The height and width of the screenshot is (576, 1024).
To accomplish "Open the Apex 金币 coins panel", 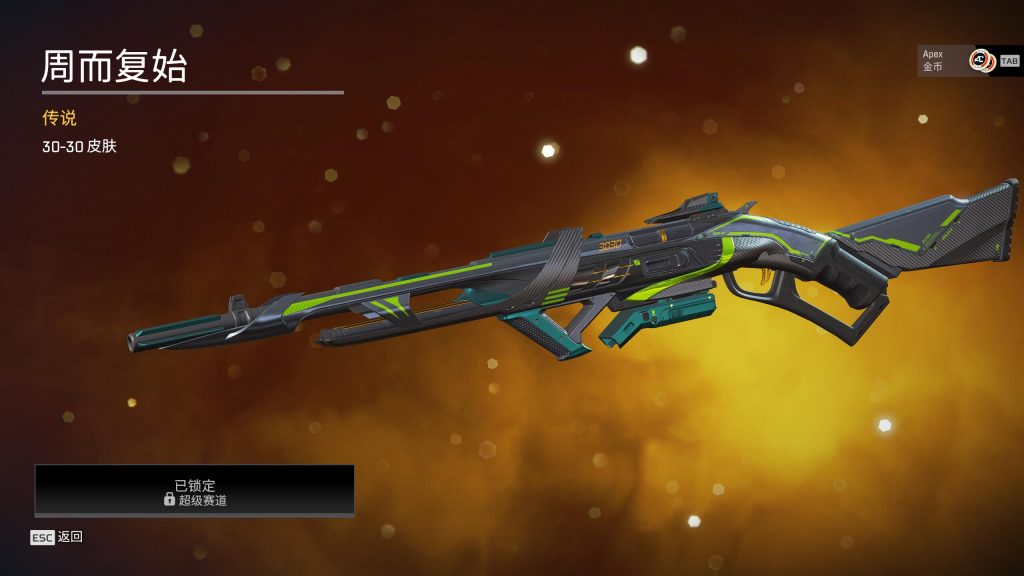I will pos(955,61).
